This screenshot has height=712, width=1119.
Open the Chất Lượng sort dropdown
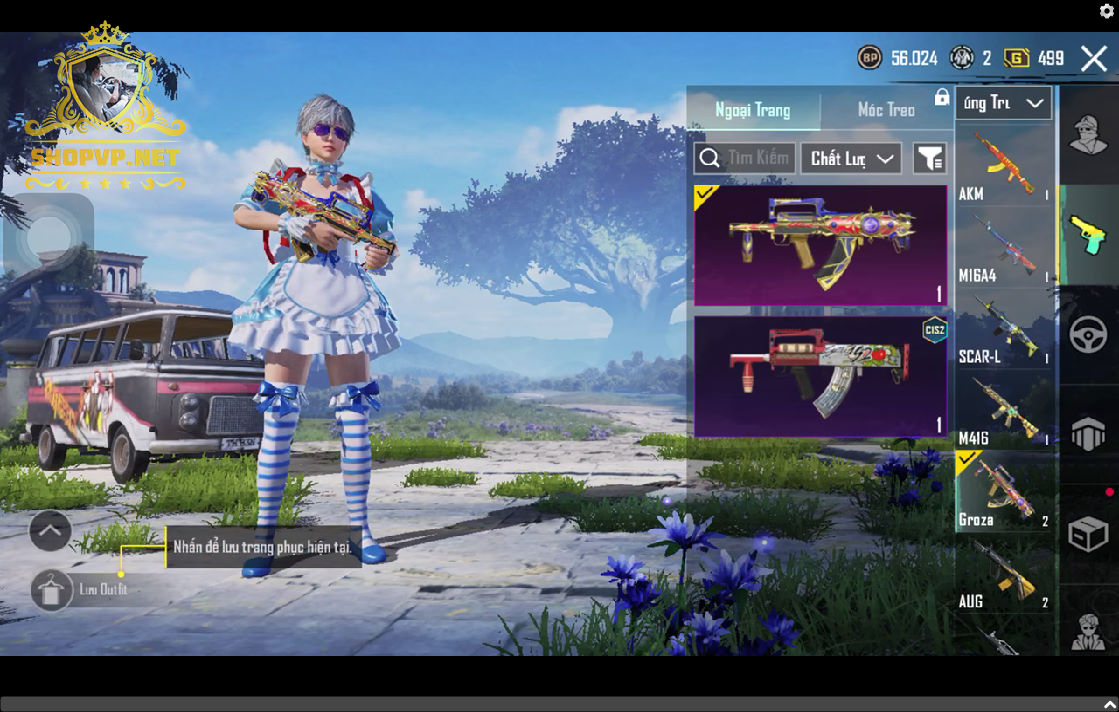point(850,158)
